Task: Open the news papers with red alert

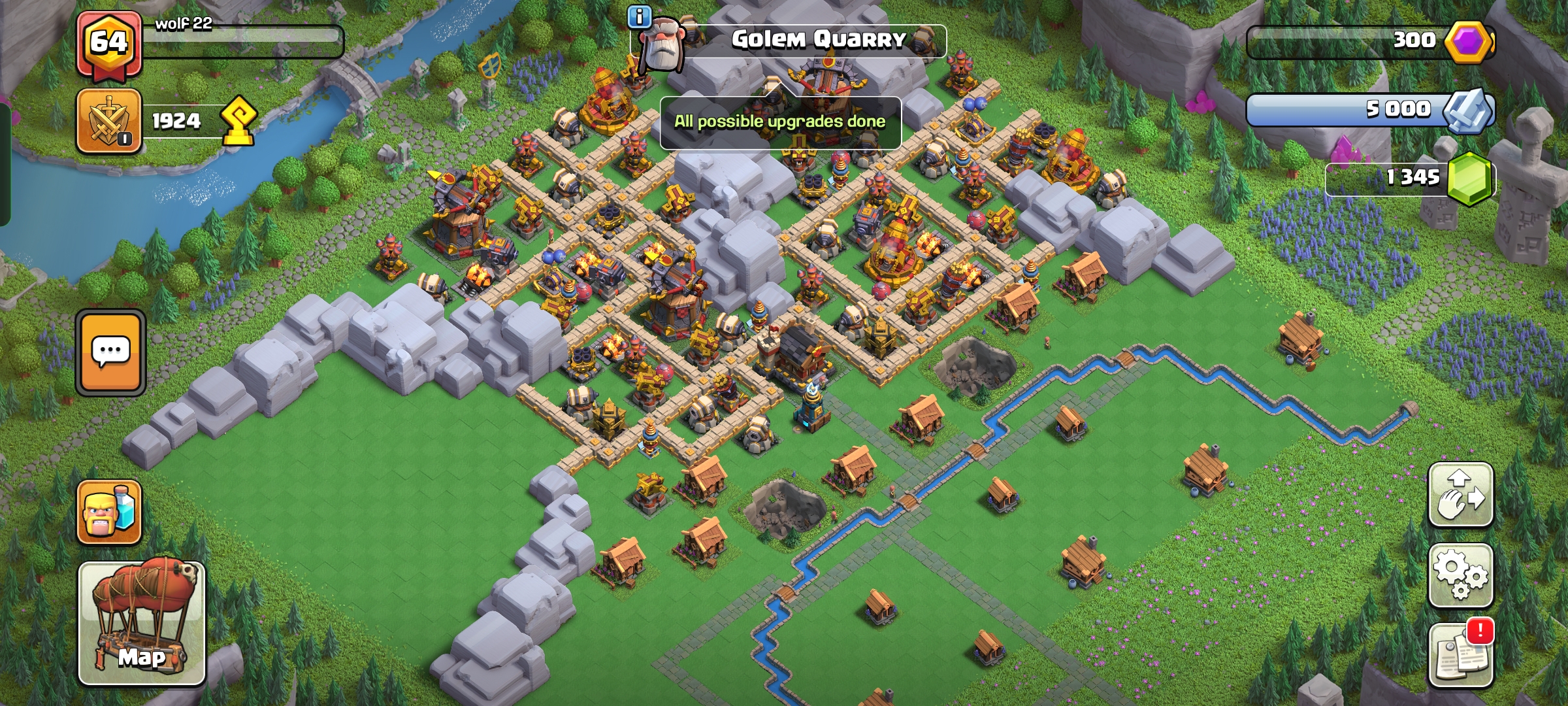Action: 1460,655
